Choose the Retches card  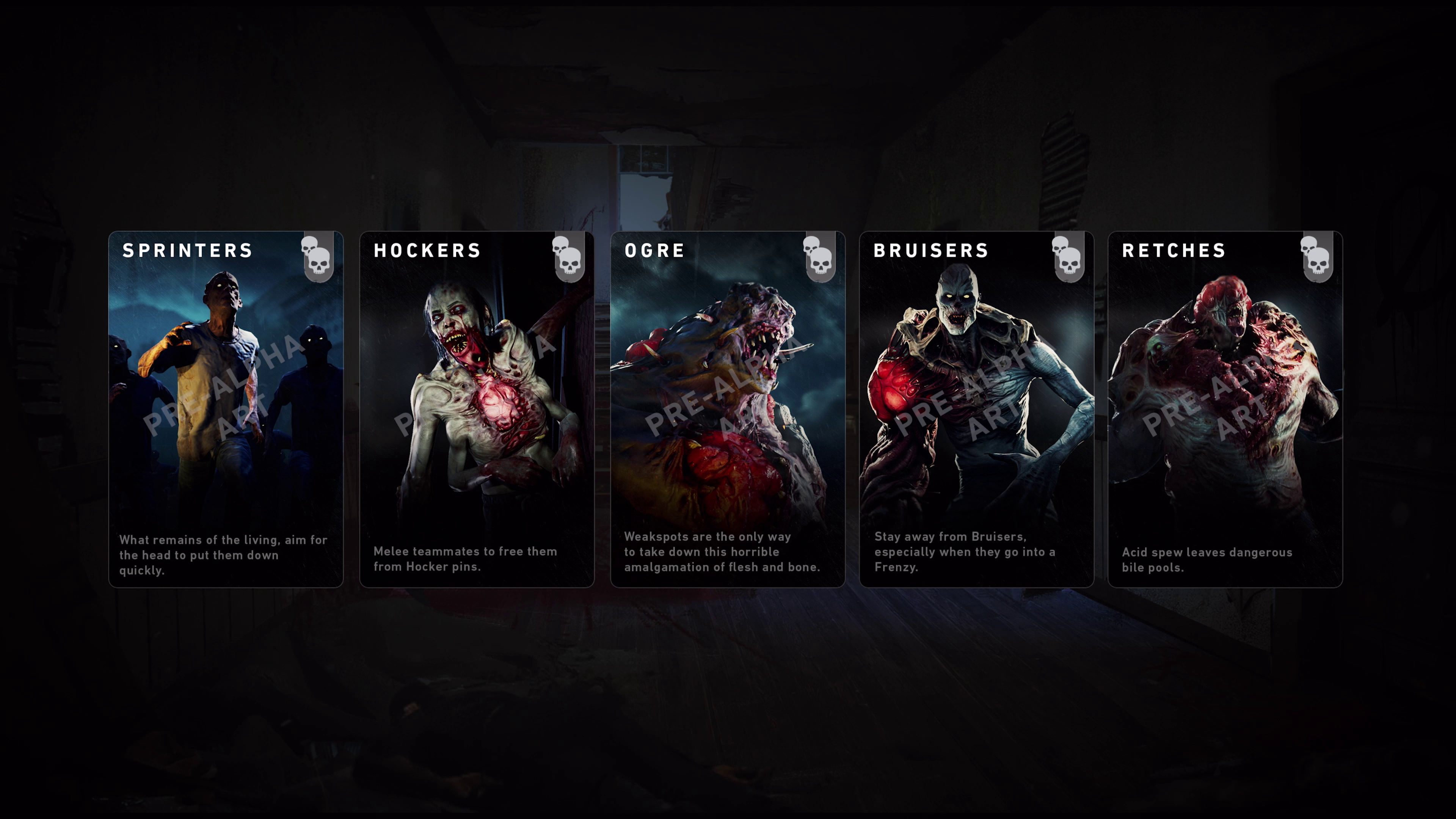point(1225,409)
